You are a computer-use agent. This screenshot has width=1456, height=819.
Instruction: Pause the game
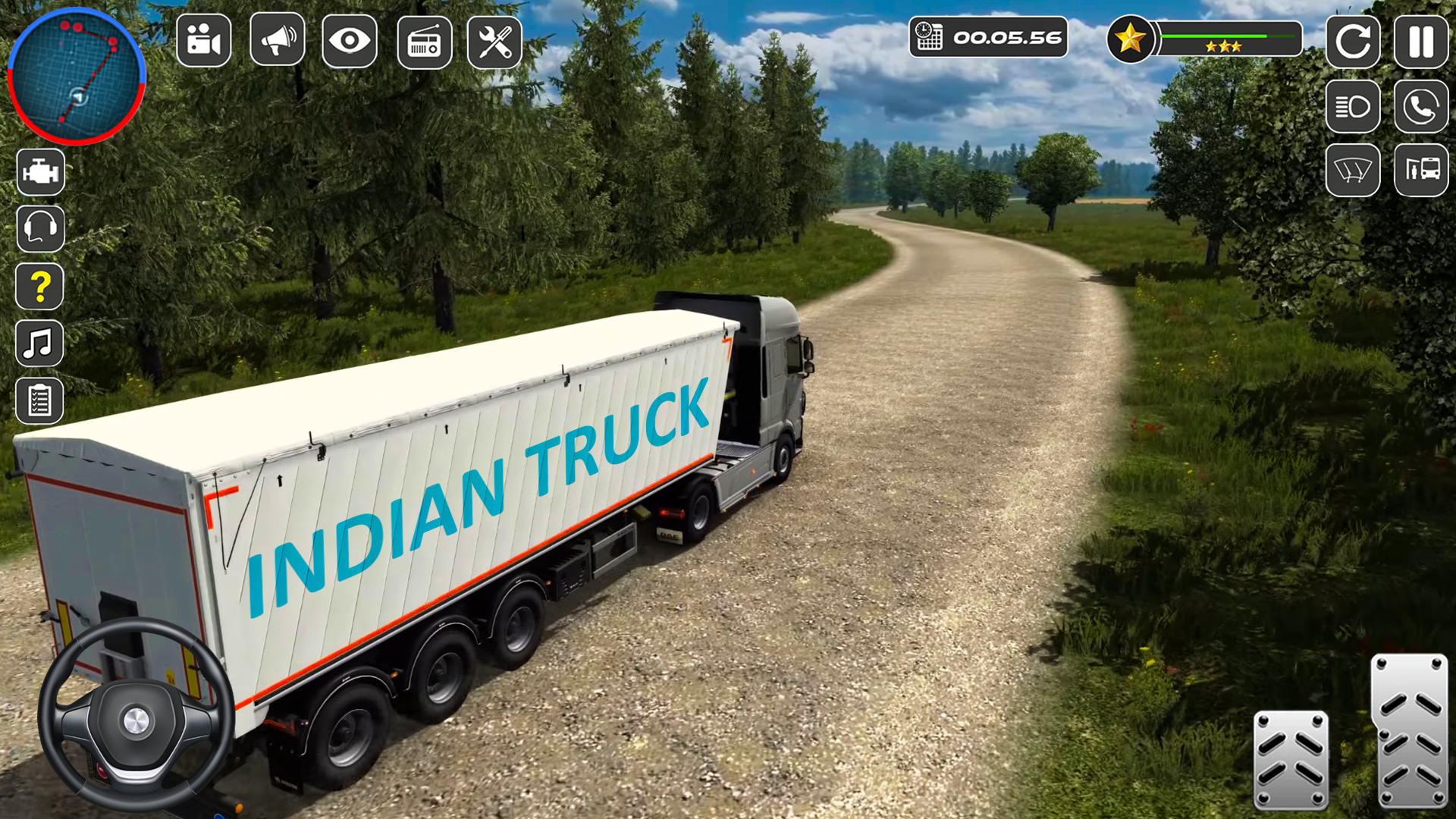[1421, 41]
